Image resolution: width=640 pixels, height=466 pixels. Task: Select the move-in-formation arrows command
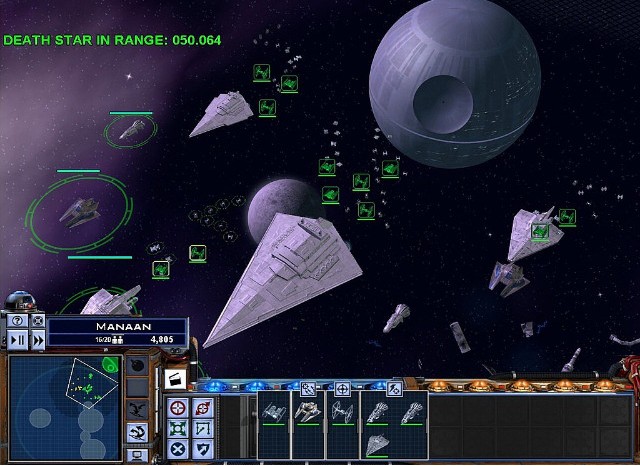point(177,427)
